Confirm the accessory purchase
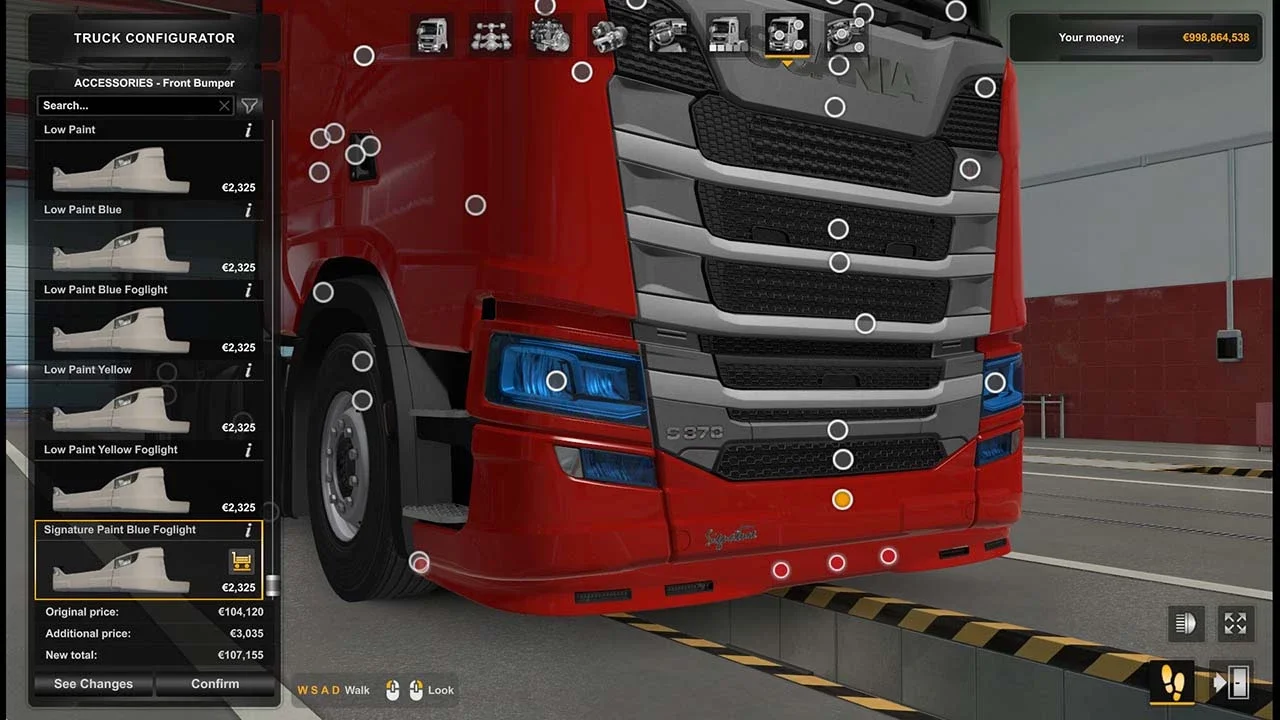The height and width of the screenshot is (720, 1280). (215, 684)
